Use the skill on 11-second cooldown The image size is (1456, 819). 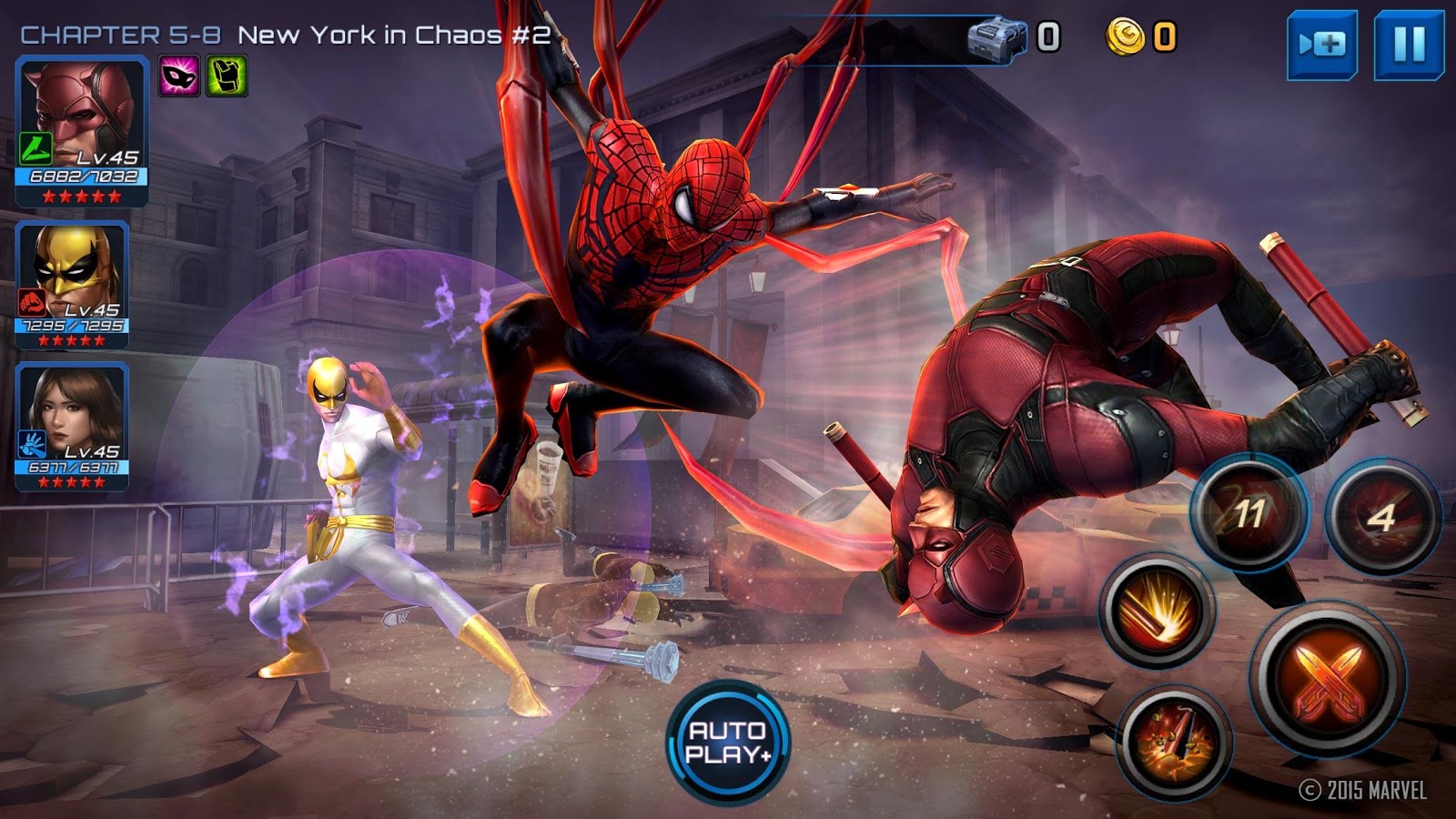[x=1249, y=514]
